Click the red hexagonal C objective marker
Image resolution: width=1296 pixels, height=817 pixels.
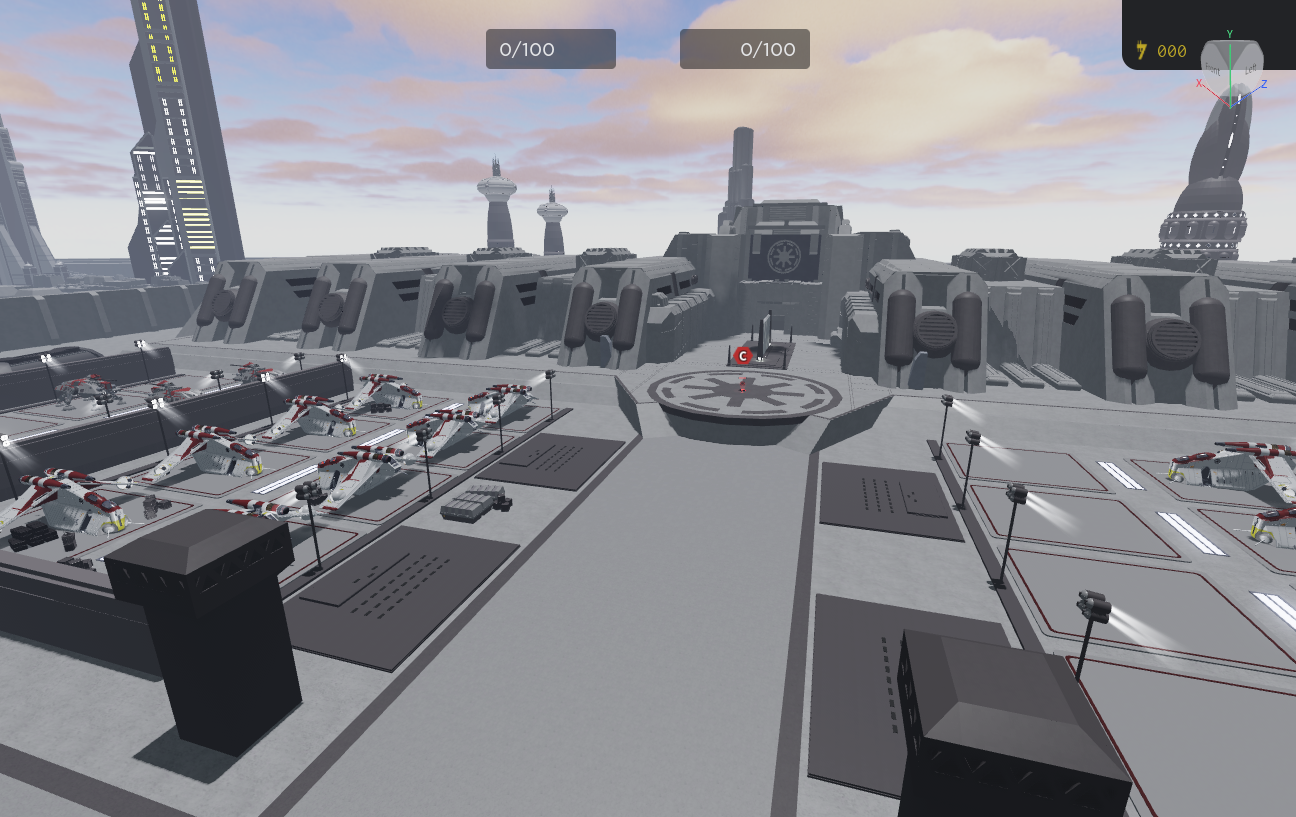(x=743, y=355)
